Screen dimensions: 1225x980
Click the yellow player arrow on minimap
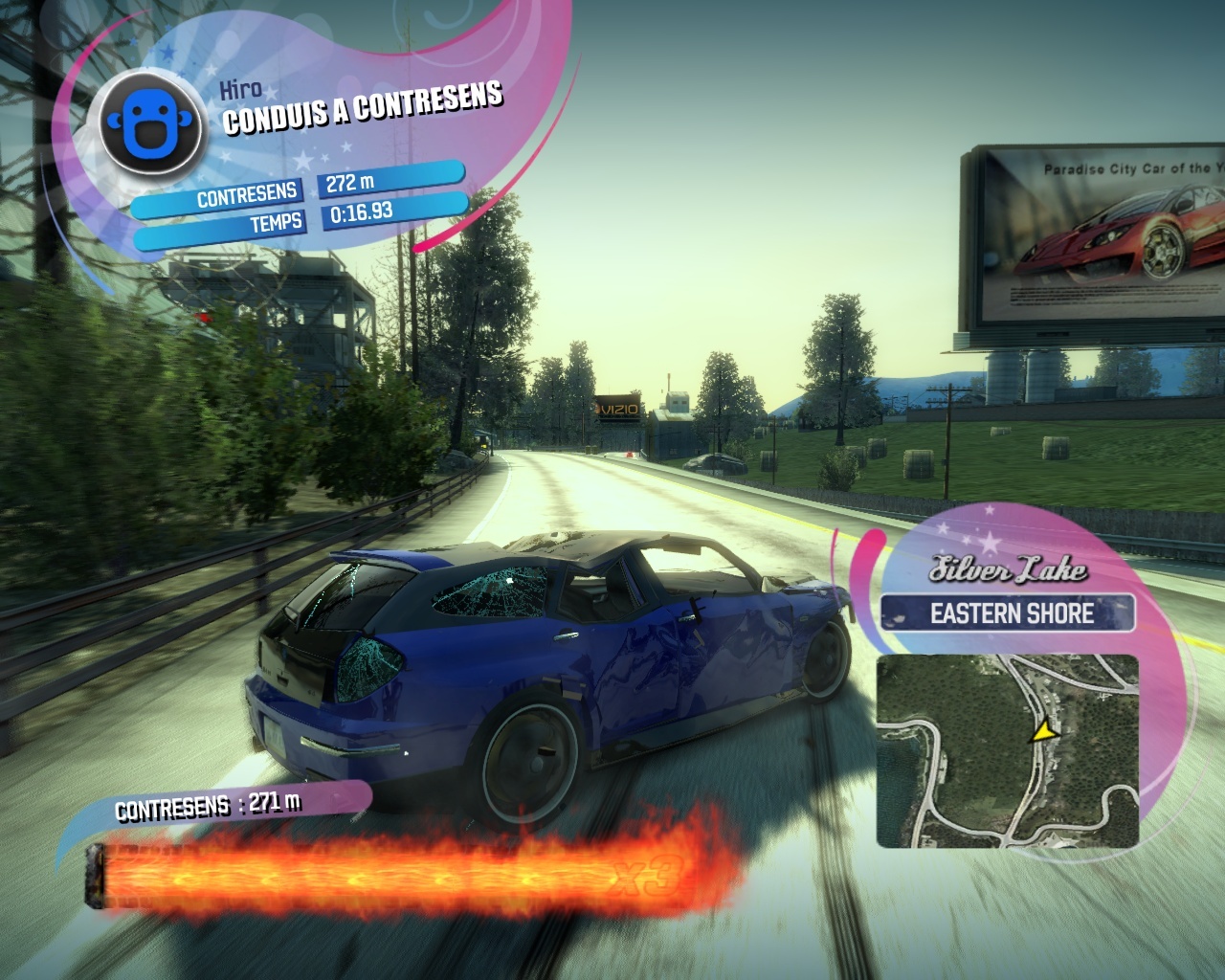(x=1043, y=732)
